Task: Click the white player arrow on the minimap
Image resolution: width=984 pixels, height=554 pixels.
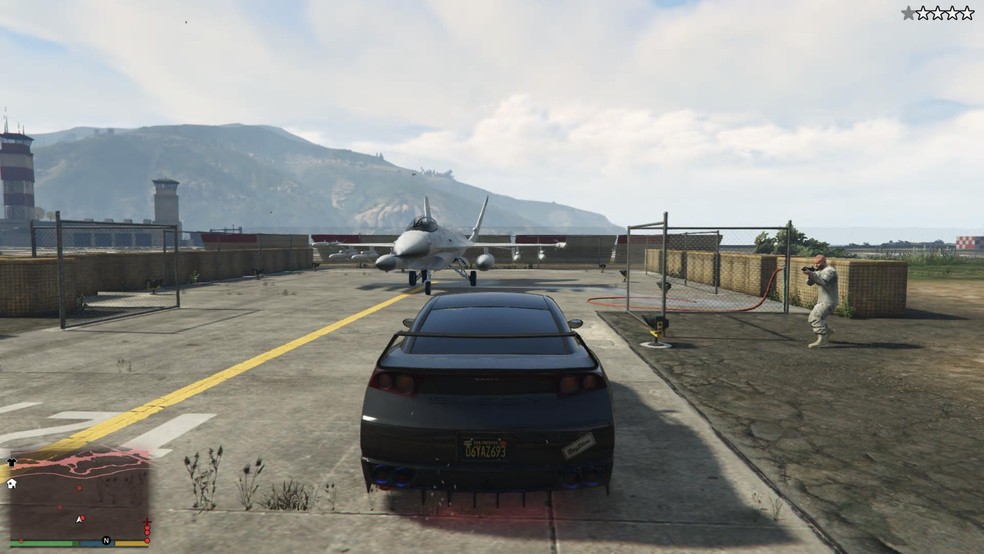Action: (x=80, y=519)
